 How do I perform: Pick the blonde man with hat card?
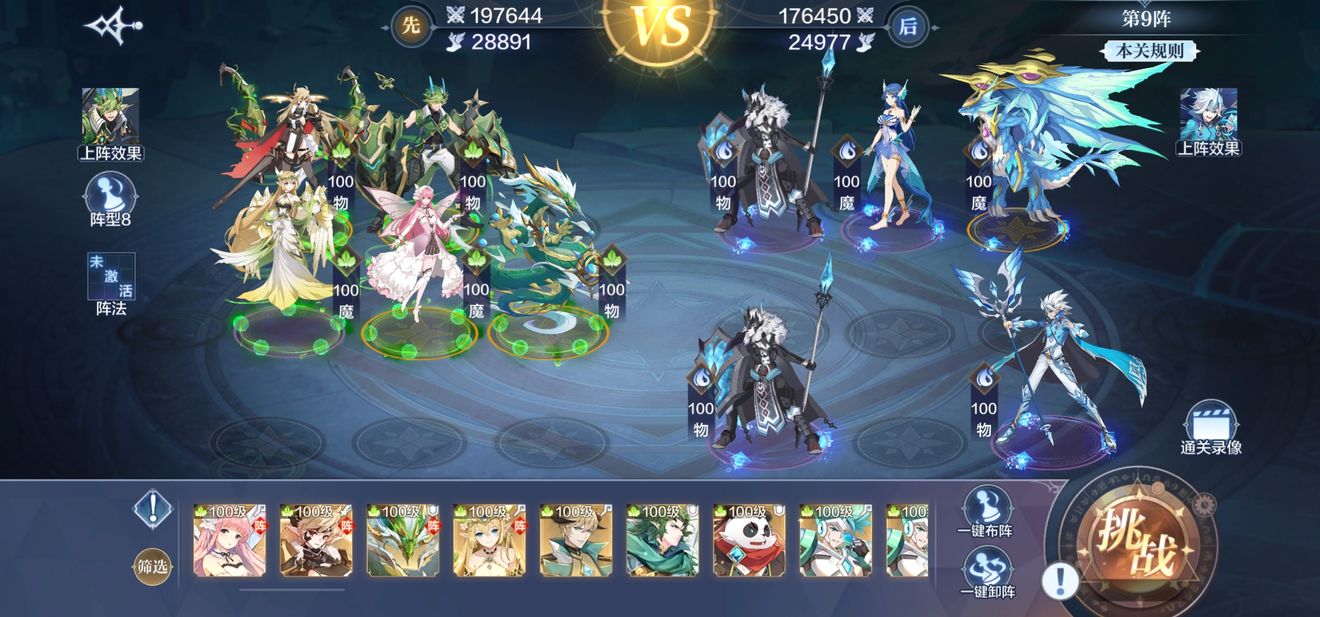[x=575, y=541]
